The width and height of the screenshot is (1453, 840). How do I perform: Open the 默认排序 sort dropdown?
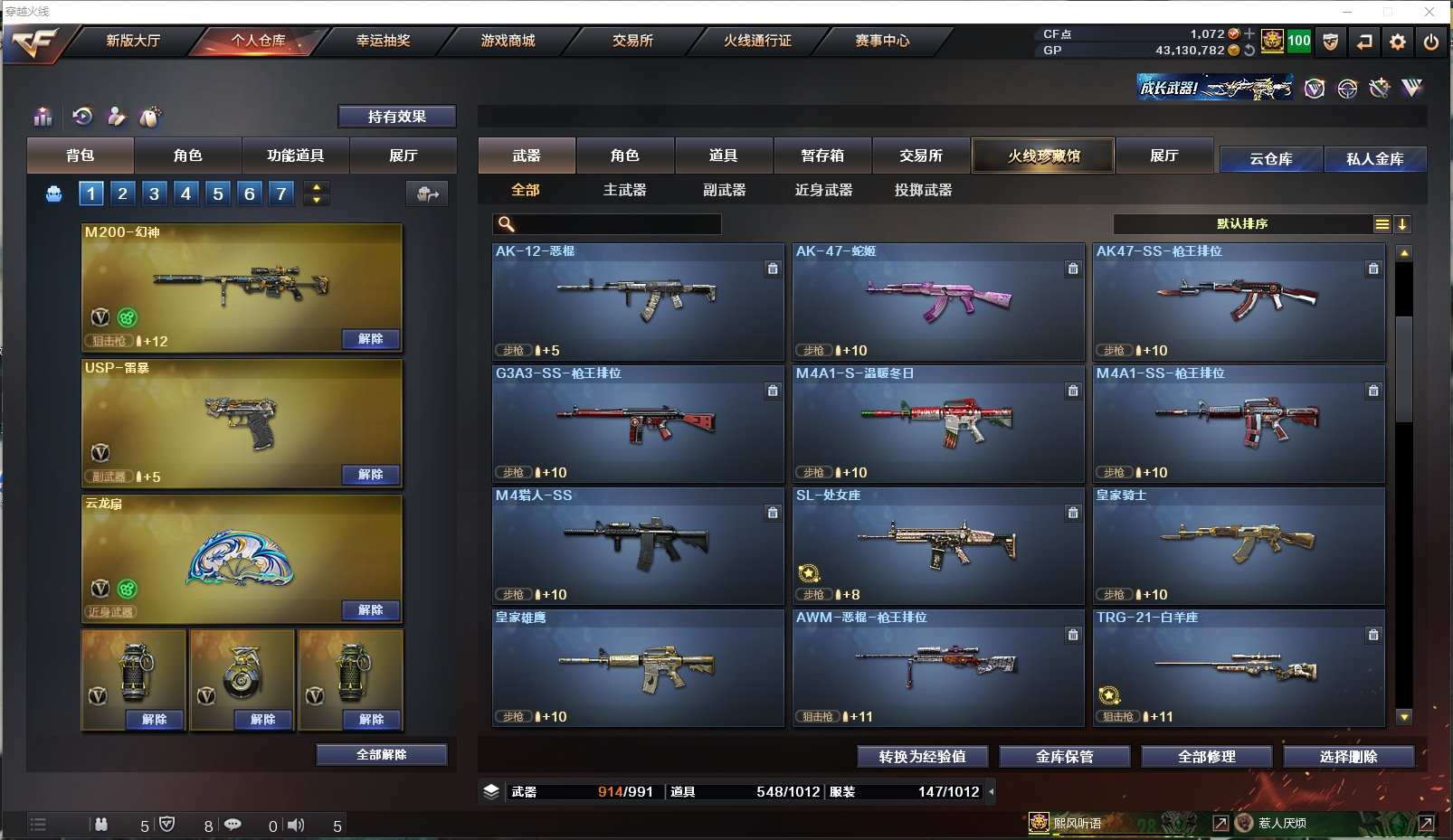[1242, 224]
